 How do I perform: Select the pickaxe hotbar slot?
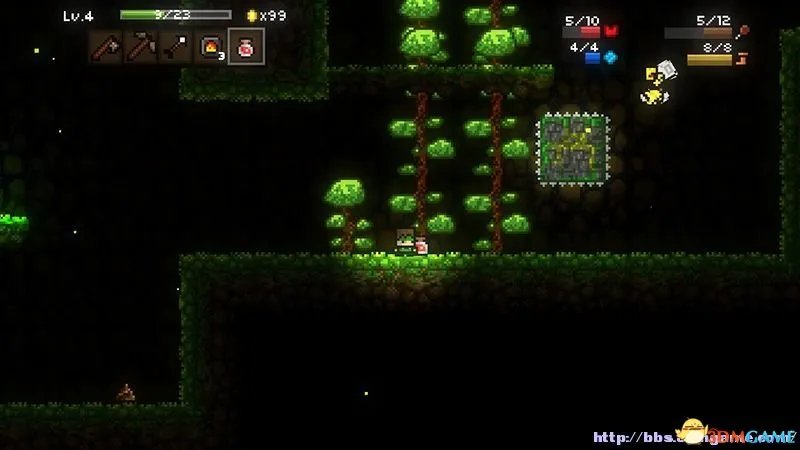141,47
